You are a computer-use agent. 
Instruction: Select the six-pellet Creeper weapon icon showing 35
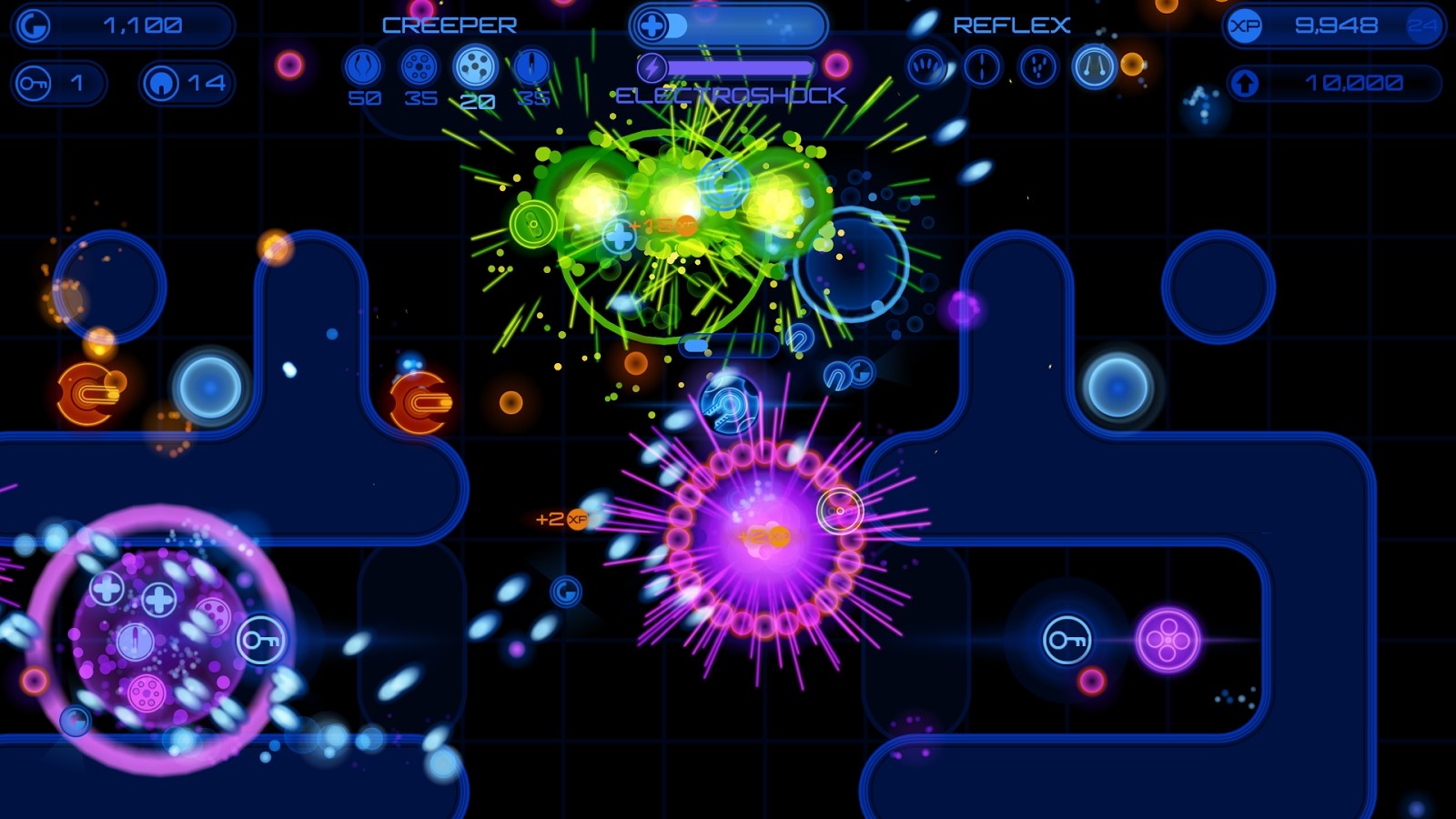tap(419, 66)
